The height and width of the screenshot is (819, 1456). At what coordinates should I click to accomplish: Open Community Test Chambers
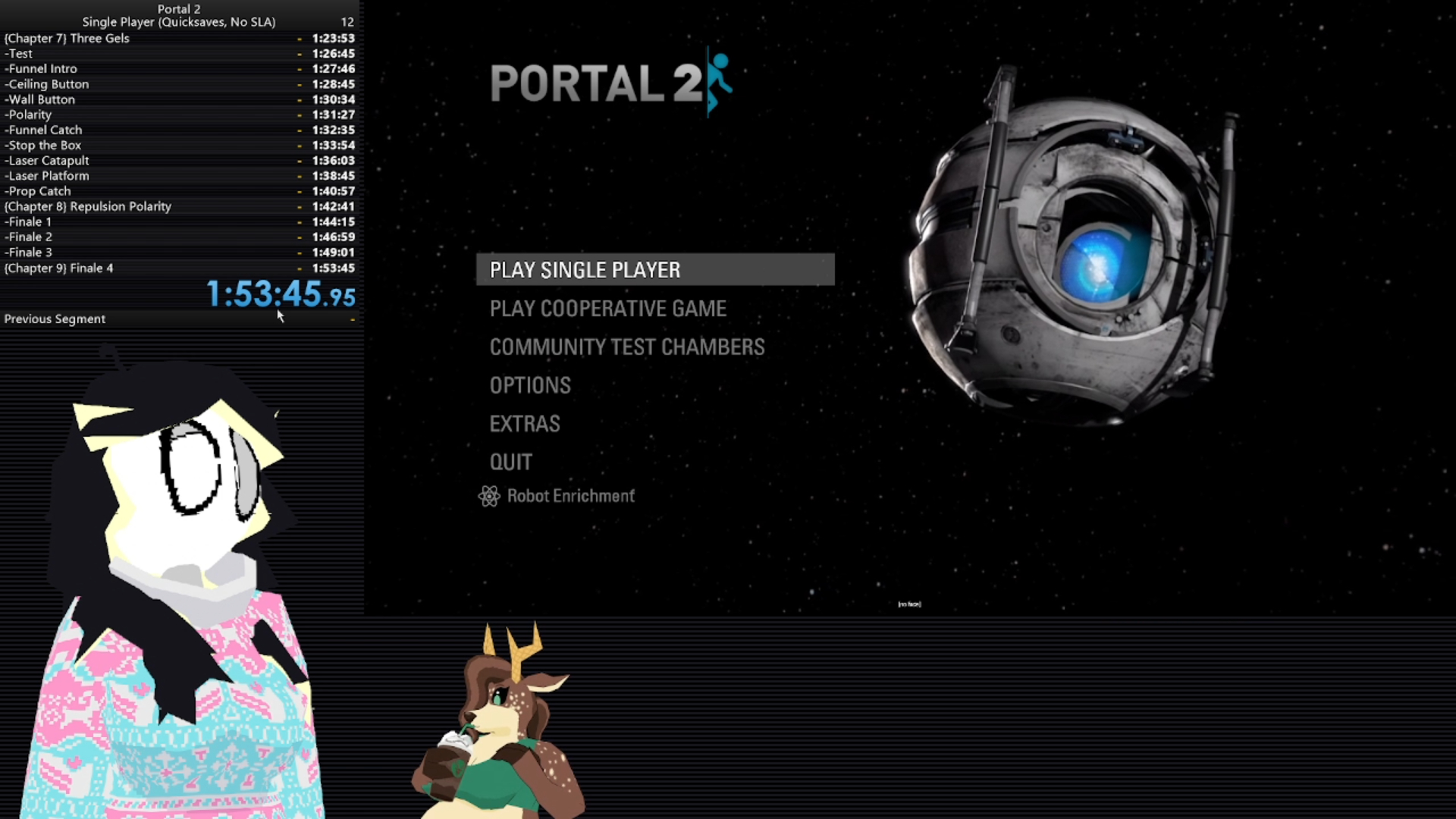pos(626,347)
